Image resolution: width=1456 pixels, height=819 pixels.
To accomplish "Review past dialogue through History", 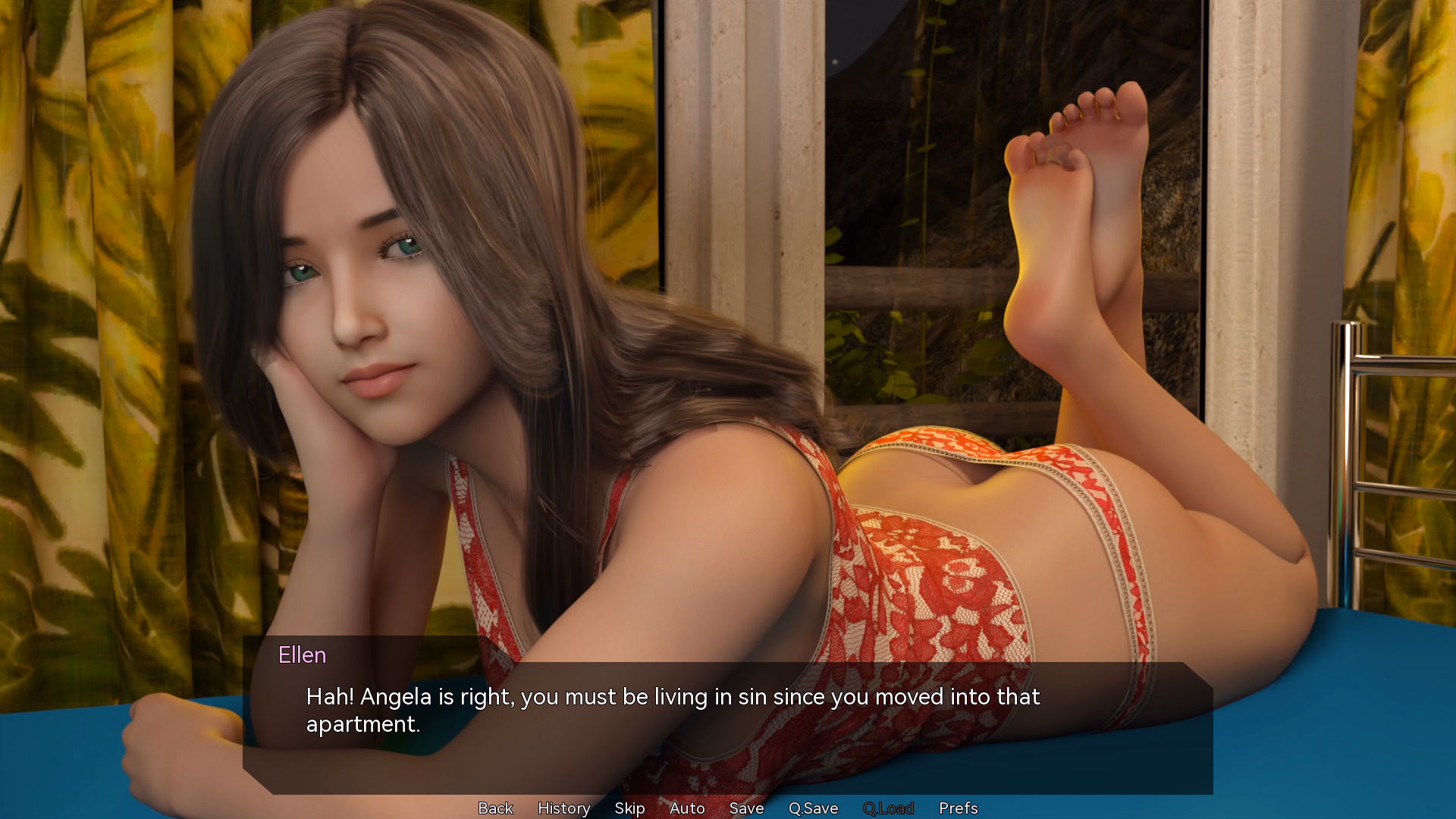I will (x=563, y=808).
